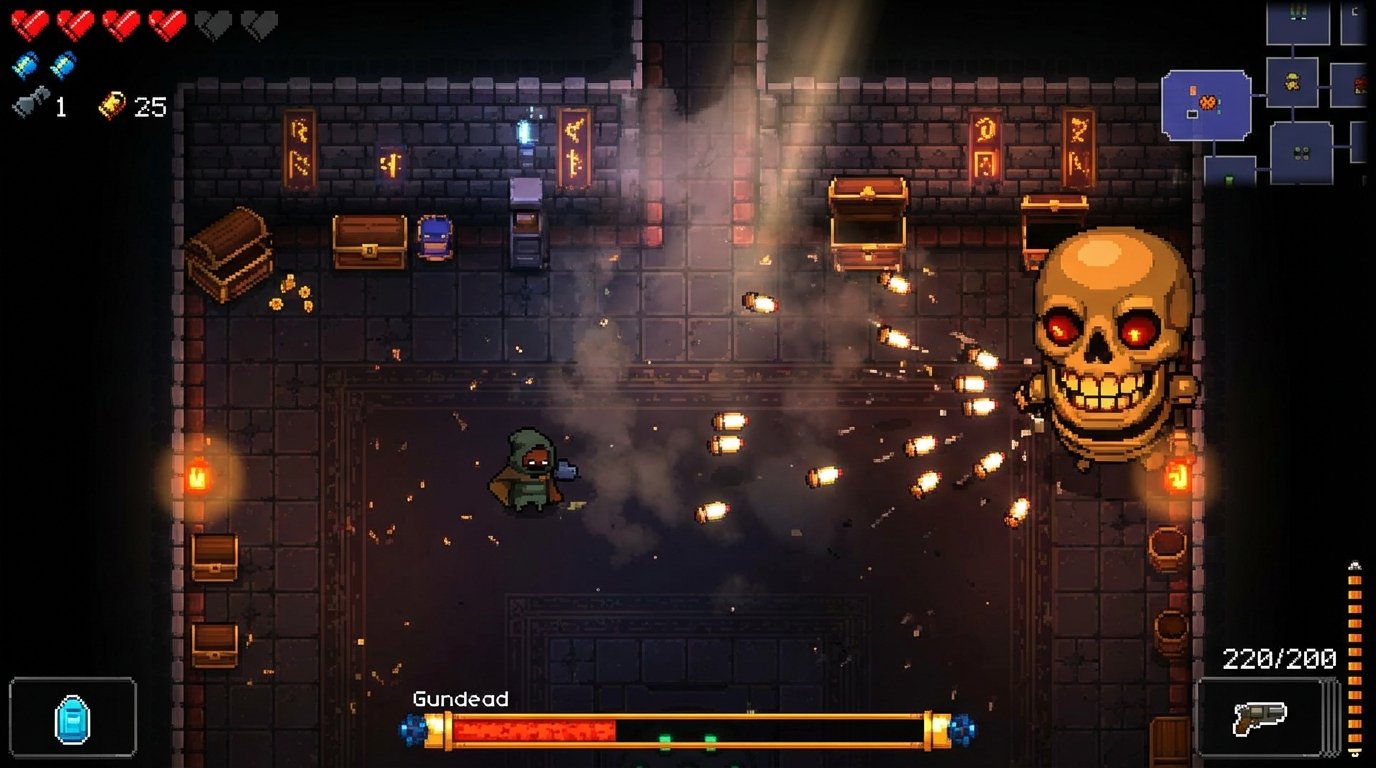Select the Gundead boss name banner
1376x768 pixels.
(x=460, y=700)
